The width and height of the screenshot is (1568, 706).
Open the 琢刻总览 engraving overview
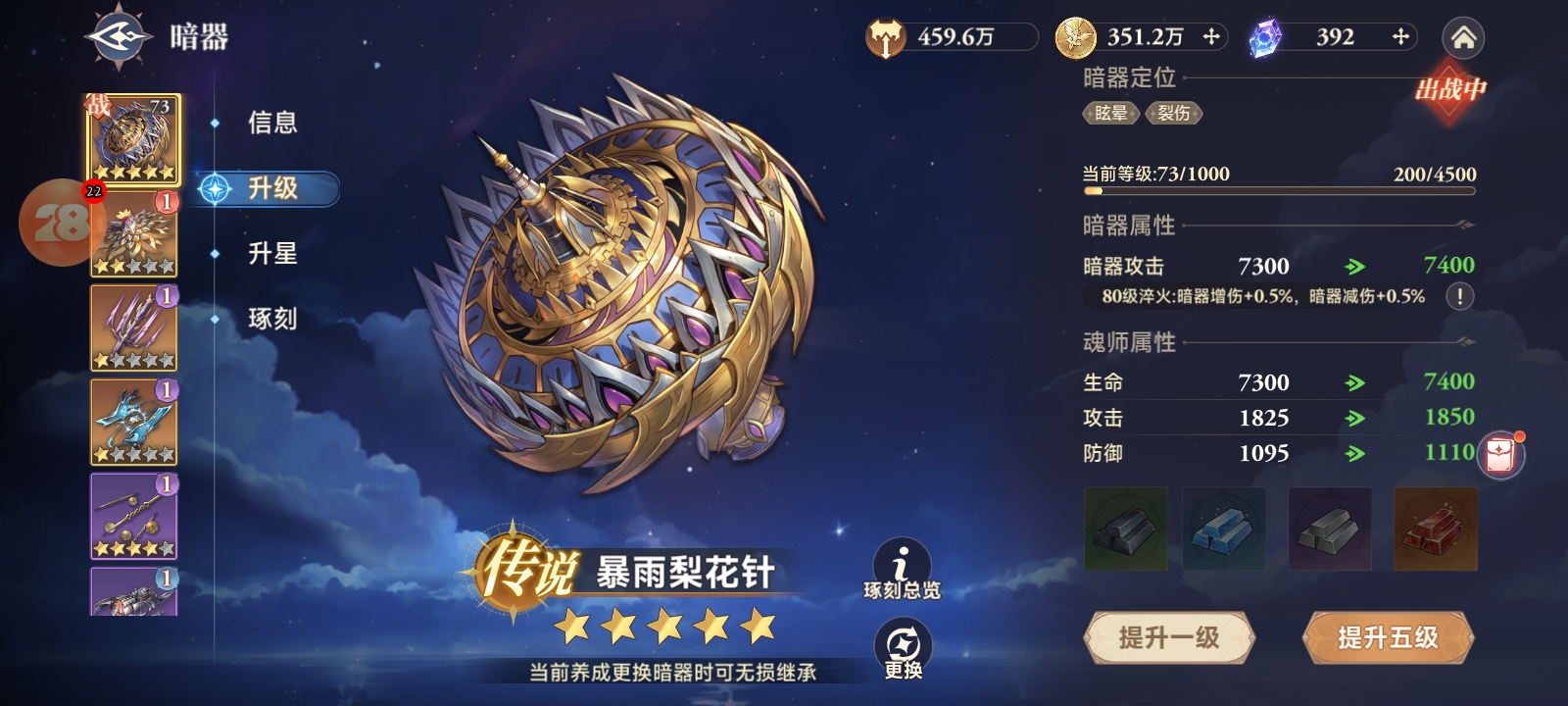tap(902, 571)
